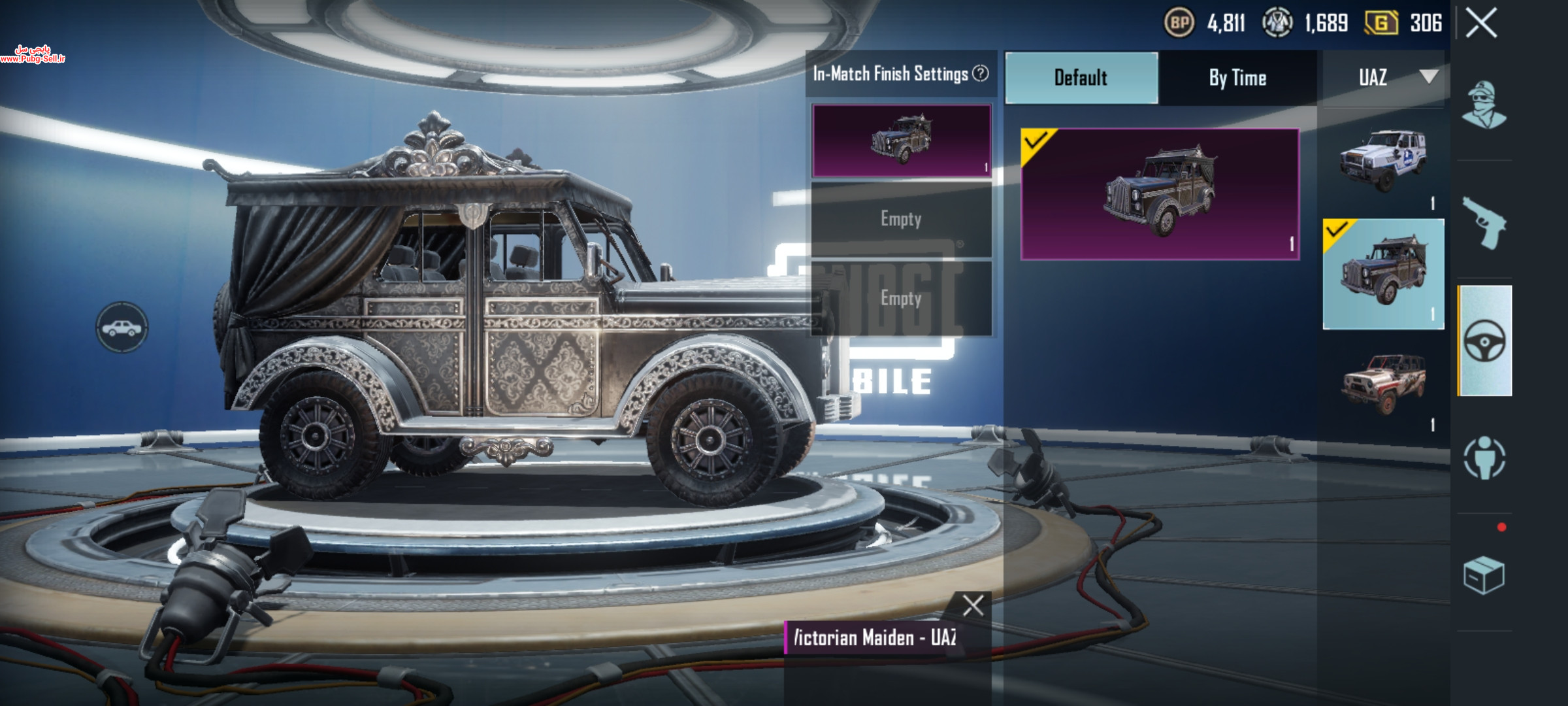
Task: Open the weapon skins pistol category
Action: [1484, 223]
